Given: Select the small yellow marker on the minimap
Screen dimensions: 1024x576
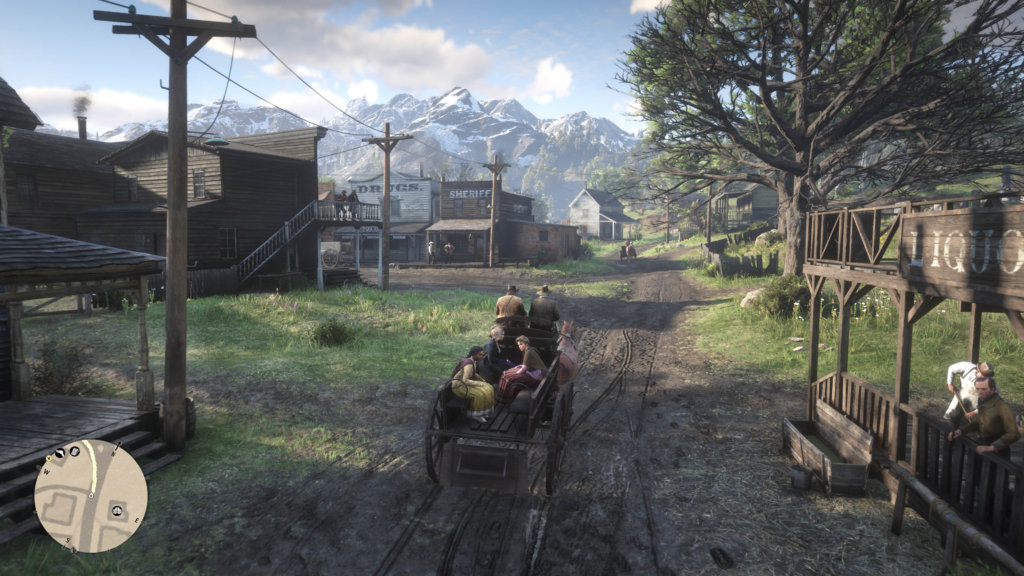Looking at the screenshot, I should (48, 458).
